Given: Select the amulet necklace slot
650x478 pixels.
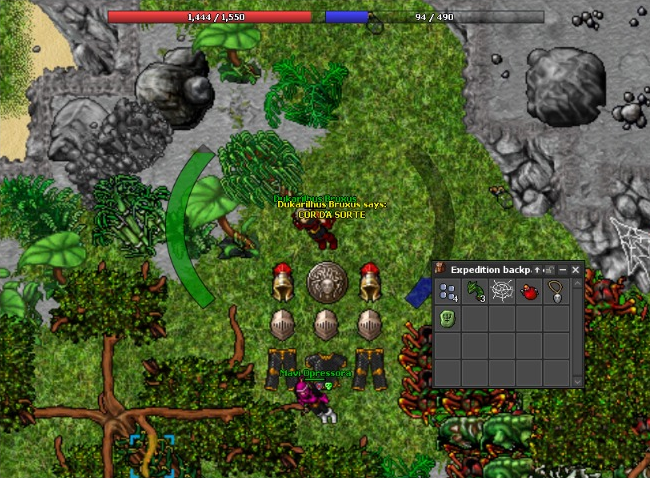Looking at the screenshot, I should click(555, 293).
